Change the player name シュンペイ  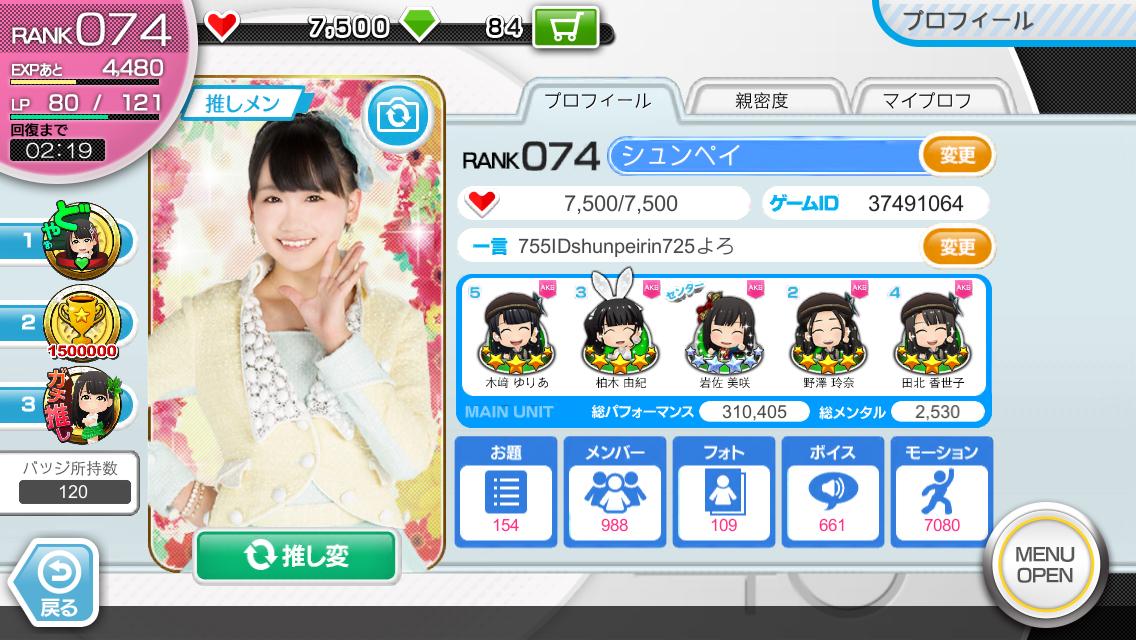pyautogui.click(x=957, y=155)
